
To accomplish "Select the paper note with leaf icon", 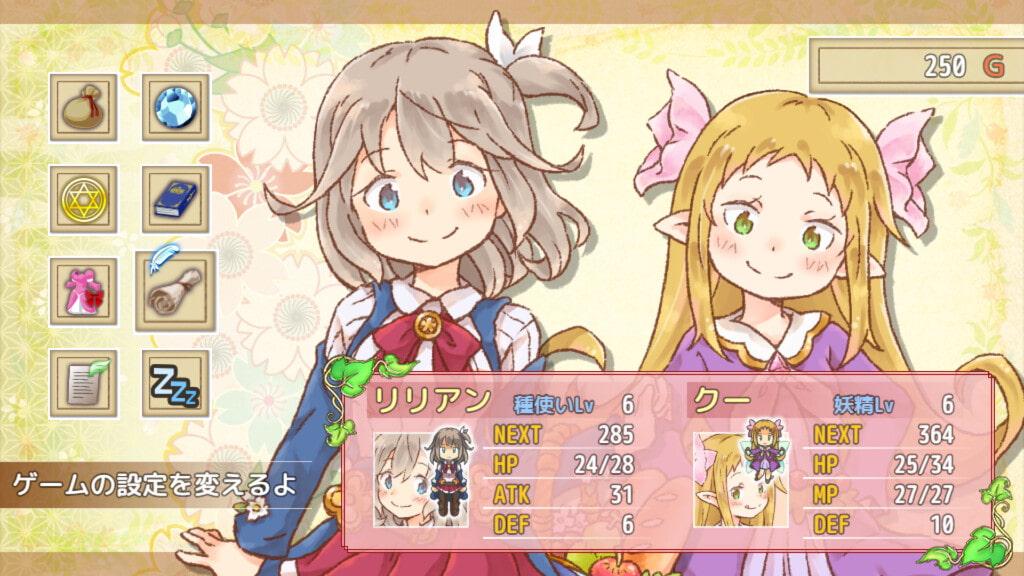I will click(83, 383).
